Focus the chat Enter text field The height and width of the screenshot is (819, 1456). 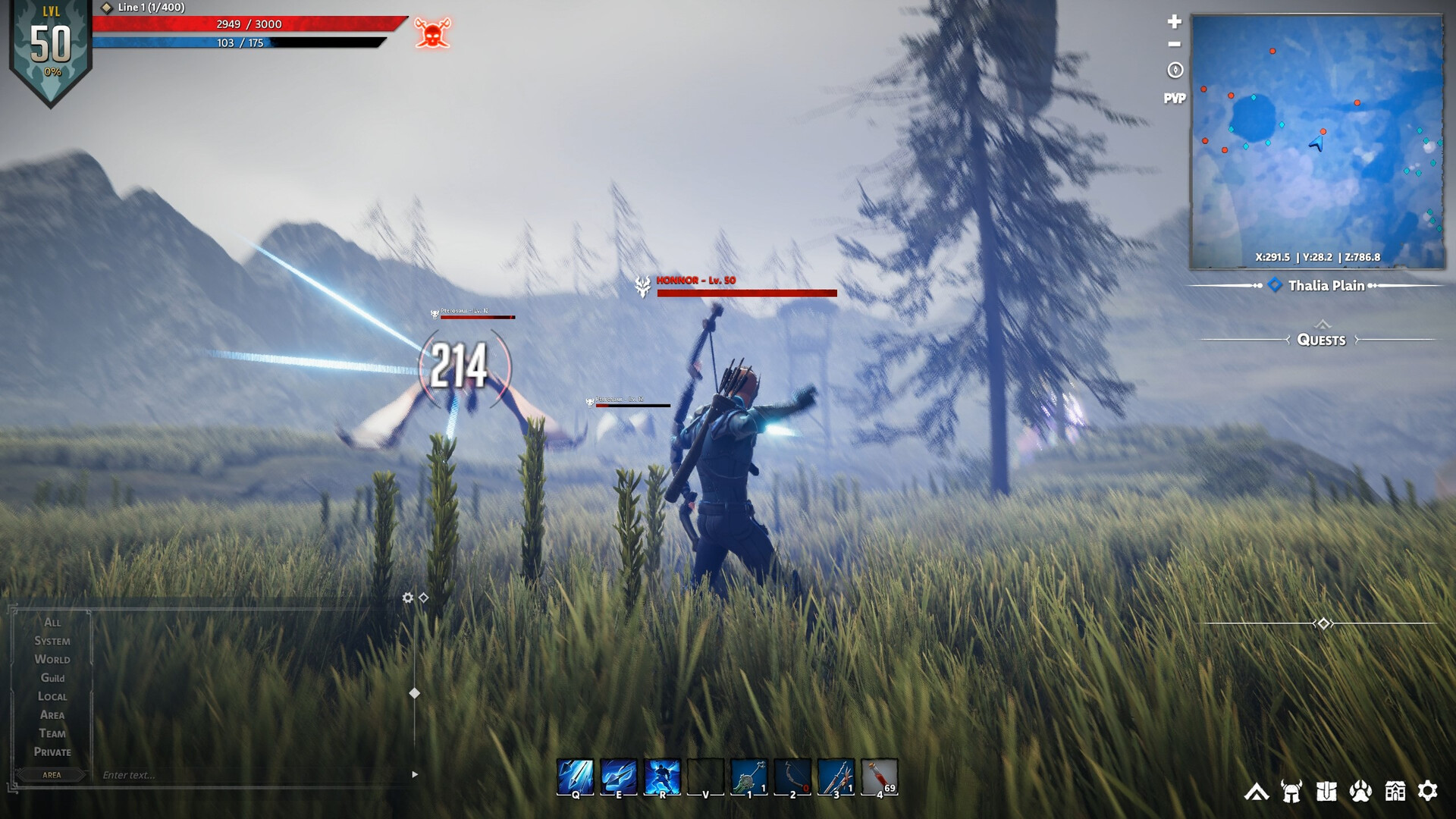250,775
